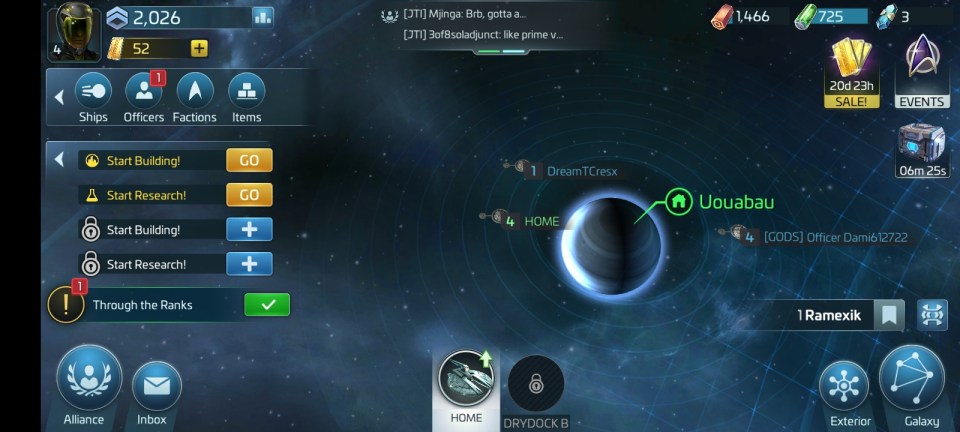
Task: Bookmark the Ramexik system
Action: coord(889,316)
